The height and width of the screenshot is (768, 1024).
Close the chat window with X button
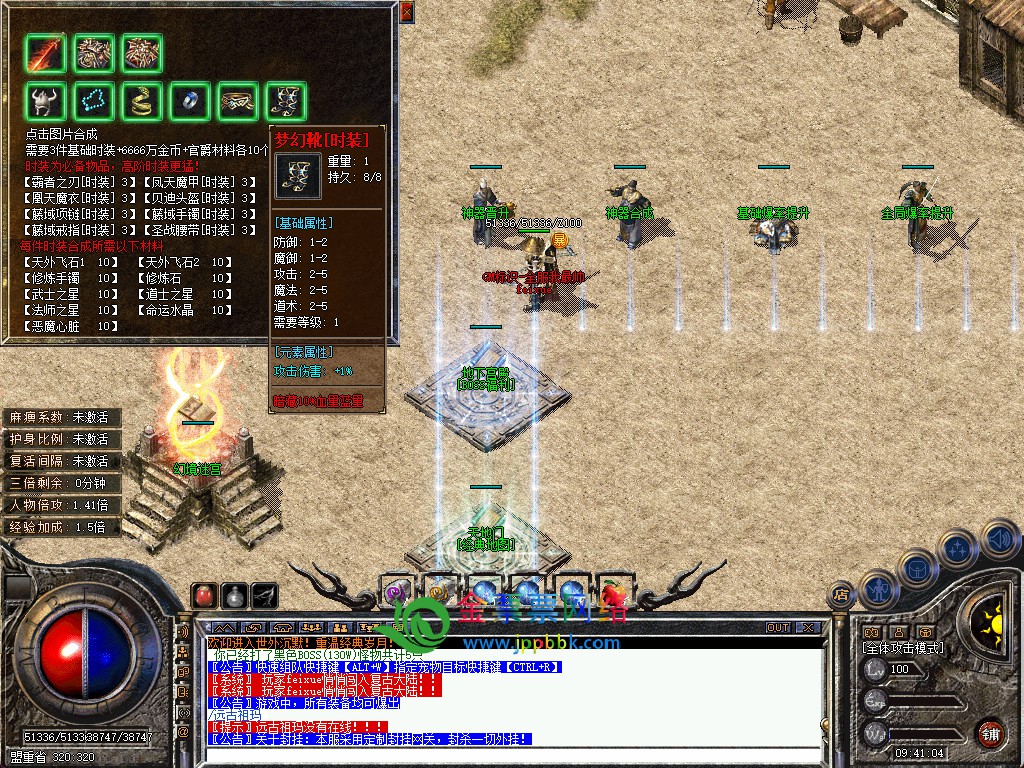coord(806,628)
